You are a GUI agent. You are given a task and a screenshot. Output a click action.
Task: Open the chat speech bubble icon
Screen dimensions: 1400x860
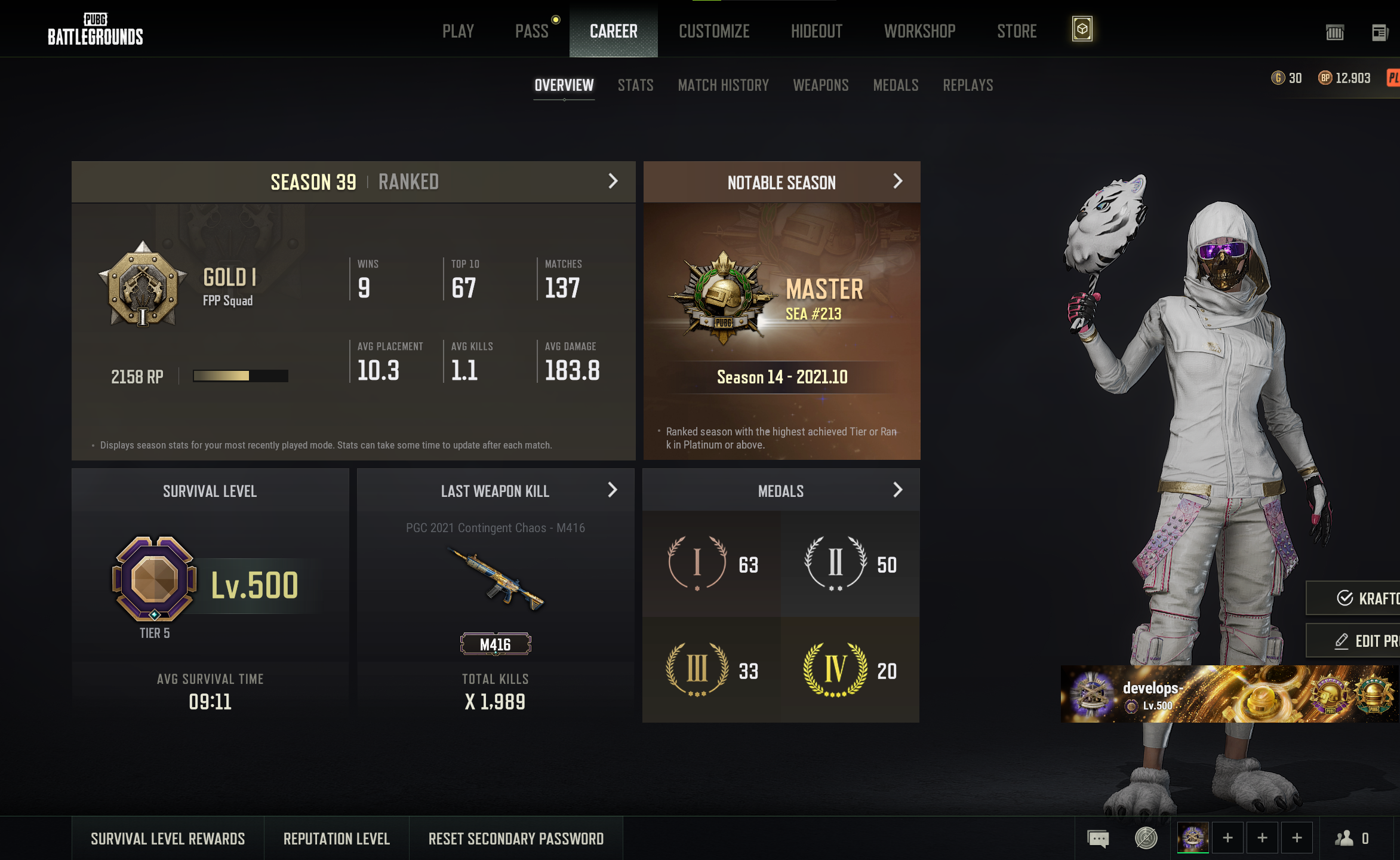[x=1098, y=838]
